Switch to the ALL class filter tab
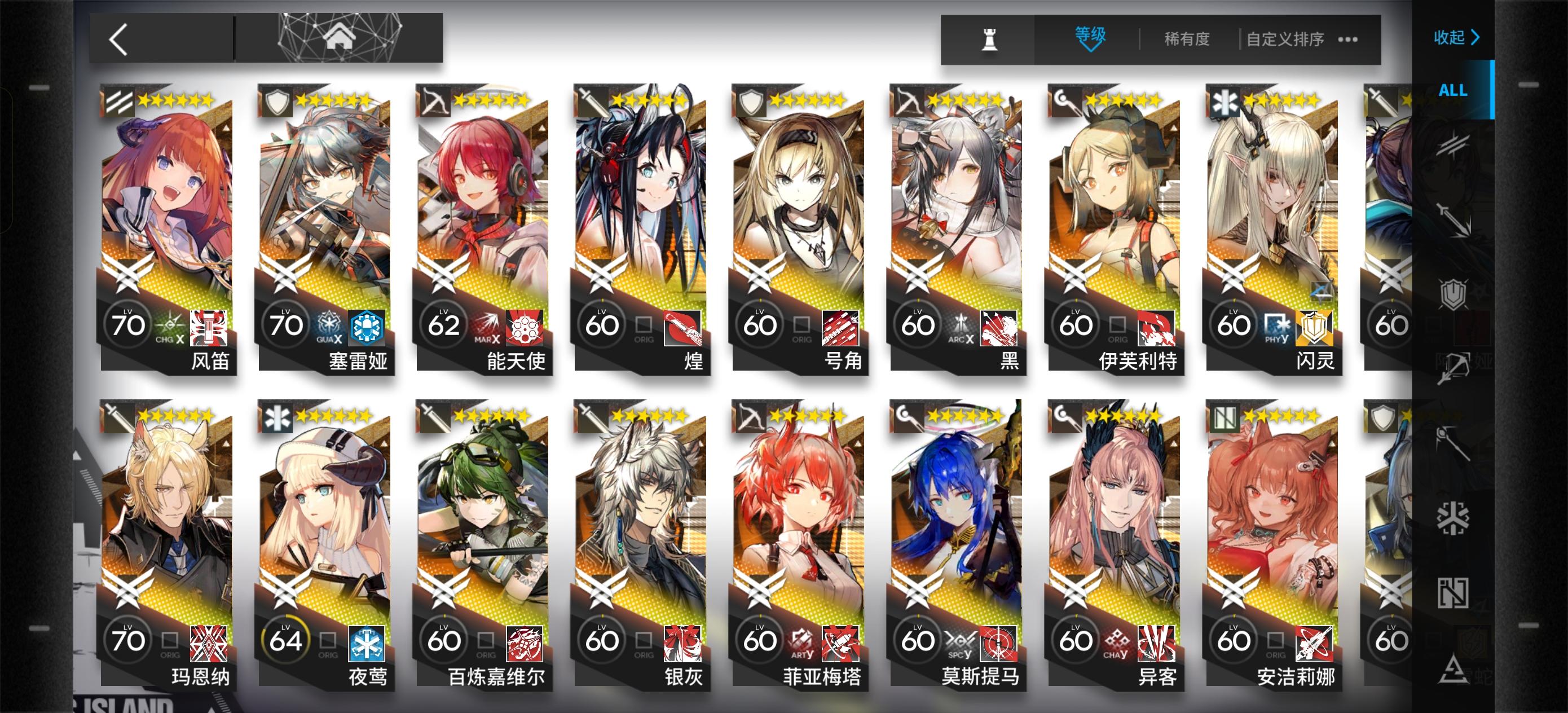 click(x=1452, y=91)
